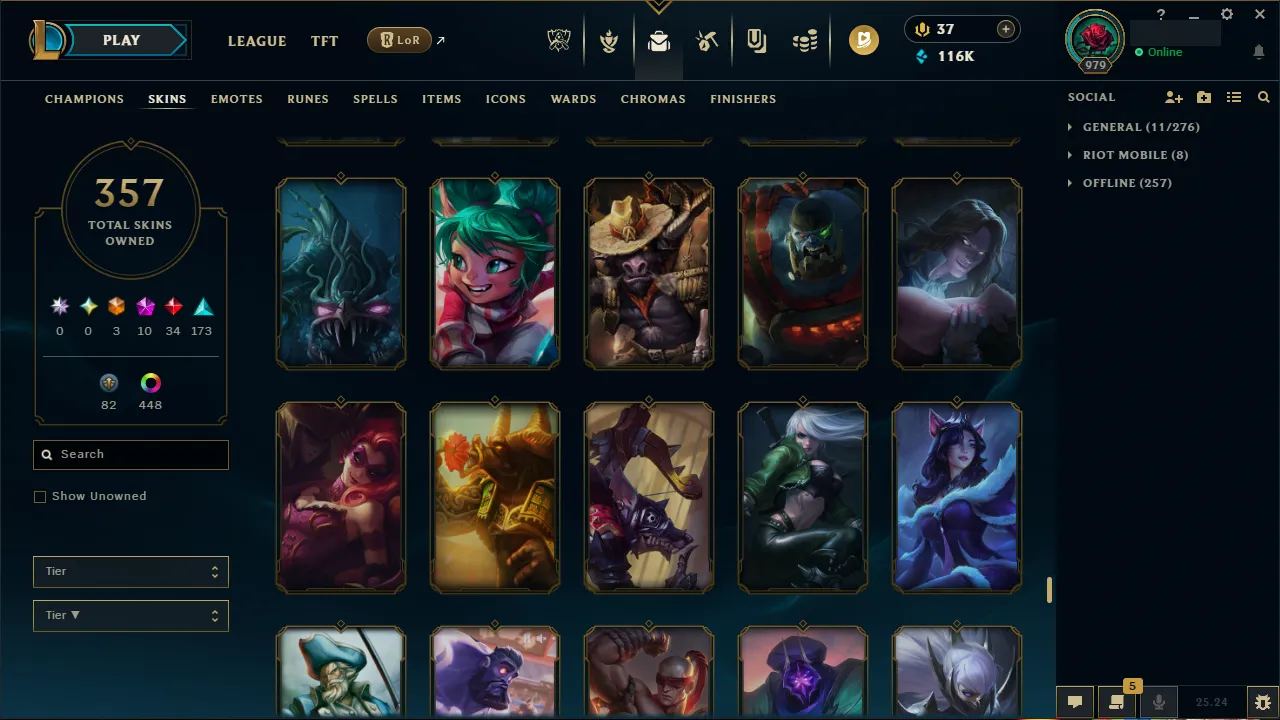Open the Esports Worlds trophy icon
The width and height of the screenshot is (1280, 720).
pos(559,41)
